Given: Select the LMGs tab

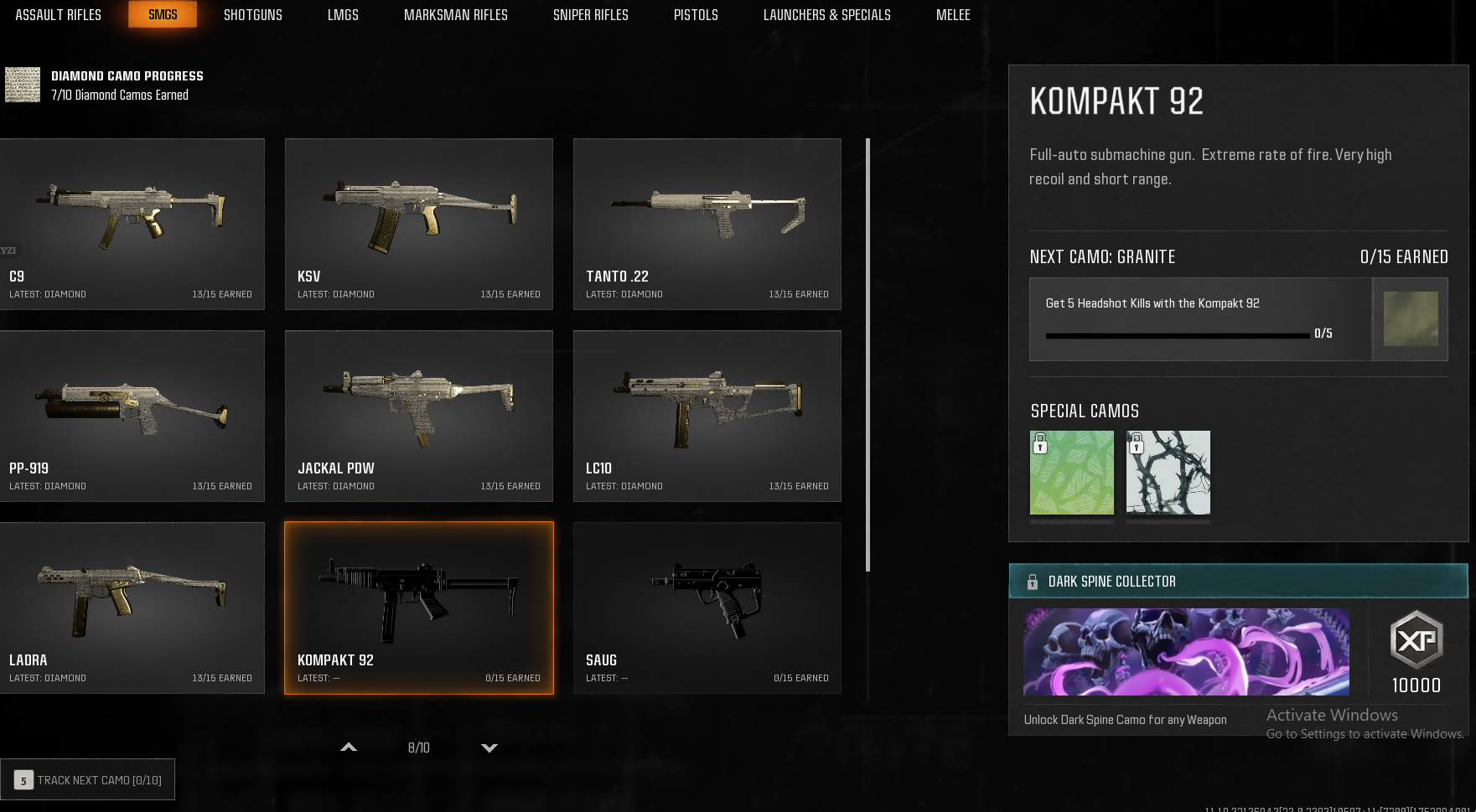Looking at the screenshot, I should (x=343, y=15).
